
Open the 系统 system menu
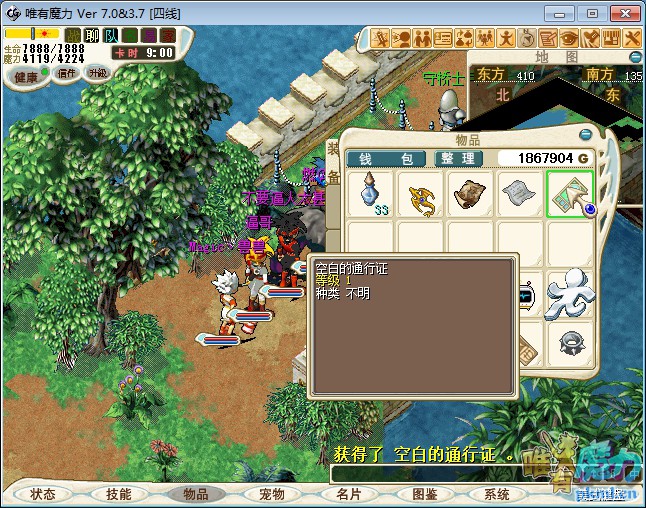pos(497,494)
